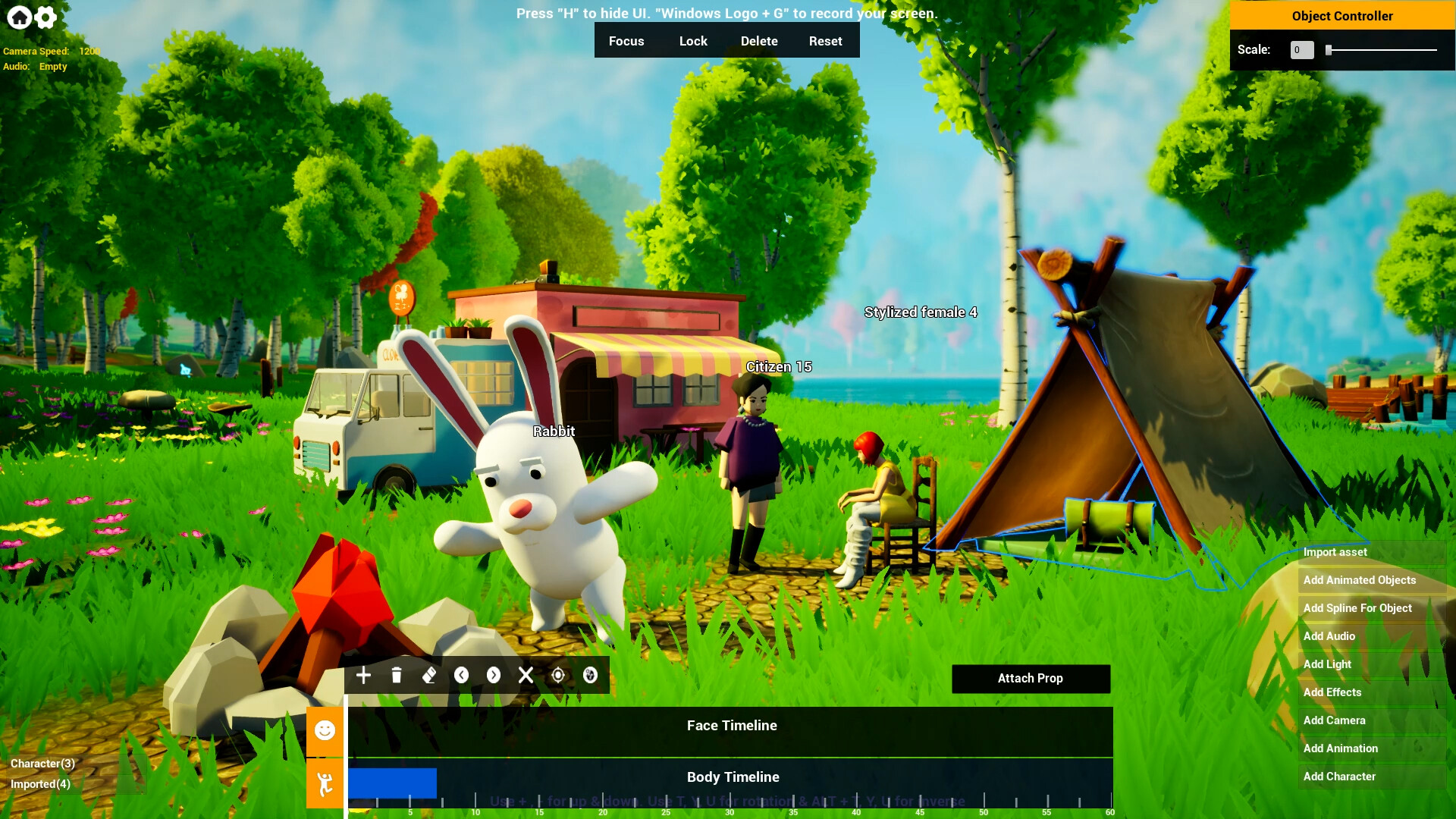Click the plus icon on the timeline toolbar
Image resolution: width=1456 pixels, height=819 pixels.
pos(363,675)
